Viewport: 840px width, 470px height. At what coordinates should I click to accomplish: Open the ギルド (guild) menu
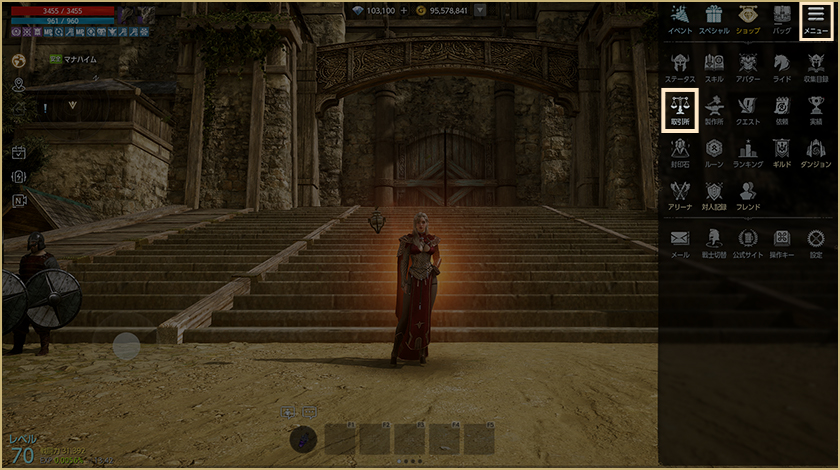[782, 152]
